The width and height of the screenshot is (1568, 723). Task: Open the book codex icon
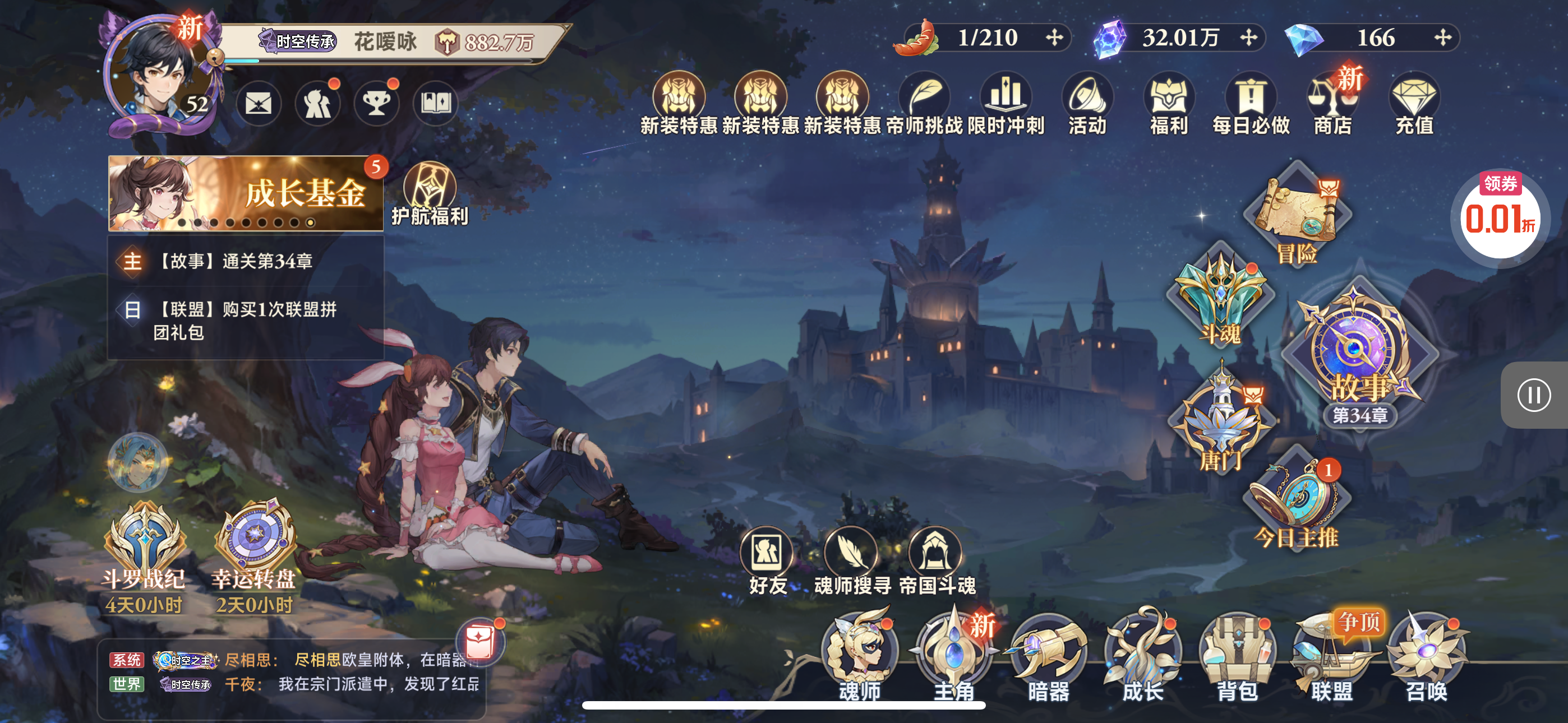click(436, 104)
